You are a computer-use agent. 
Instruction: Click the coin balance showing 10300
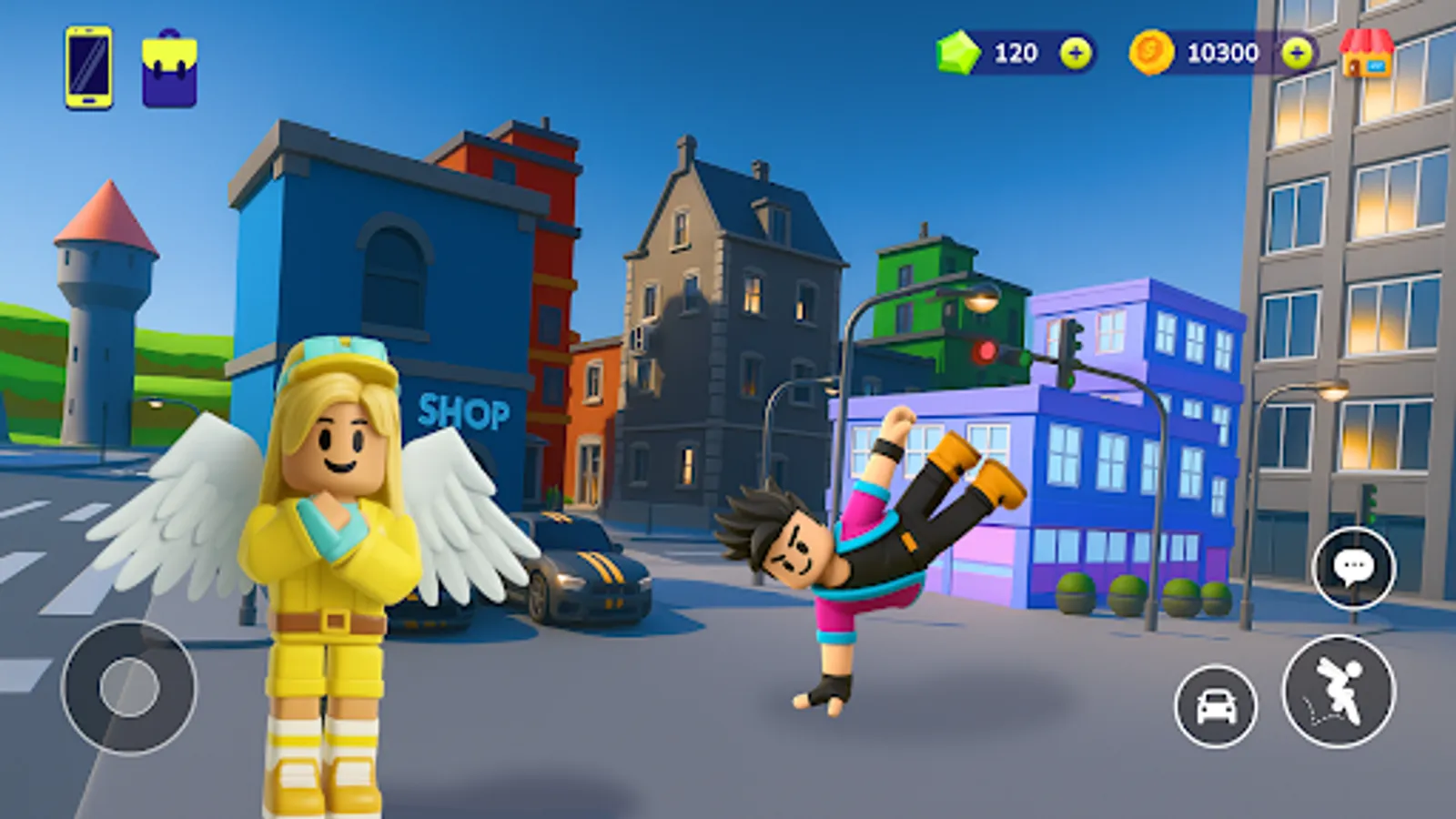1224,52
